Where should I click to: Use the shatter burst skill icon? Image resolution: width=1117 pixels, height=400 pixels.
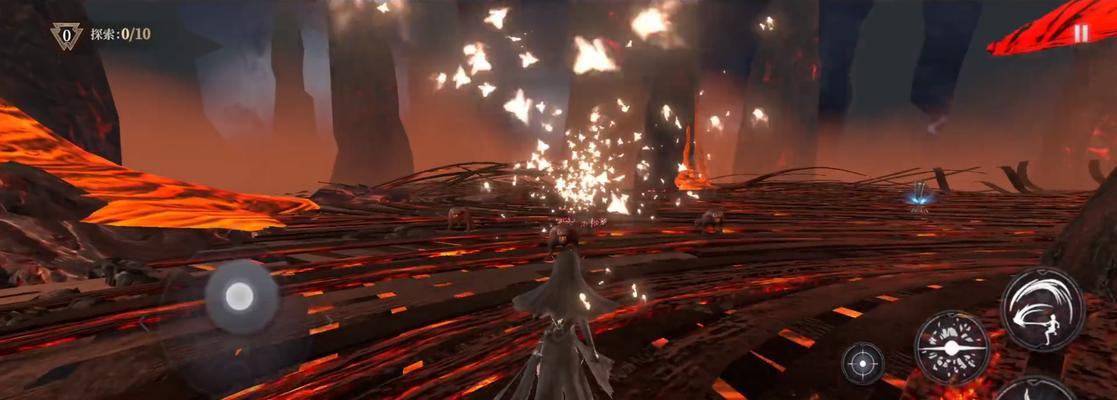(951, 347)
